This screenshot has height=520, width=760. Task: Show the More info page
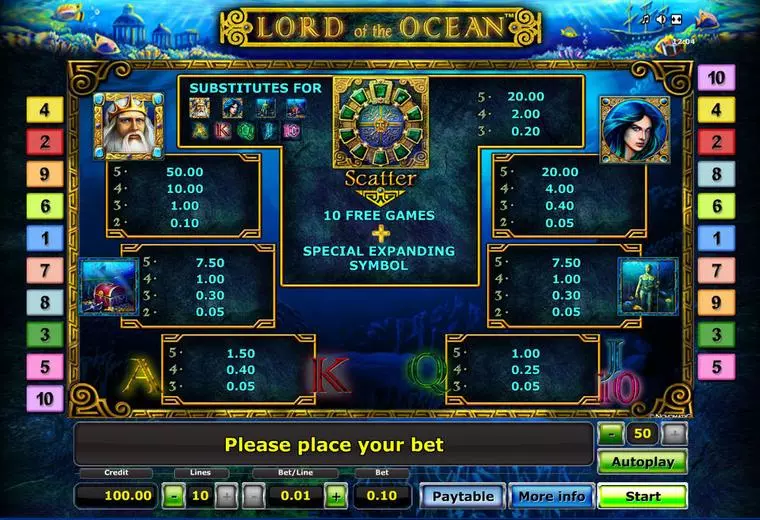(549, 496)
